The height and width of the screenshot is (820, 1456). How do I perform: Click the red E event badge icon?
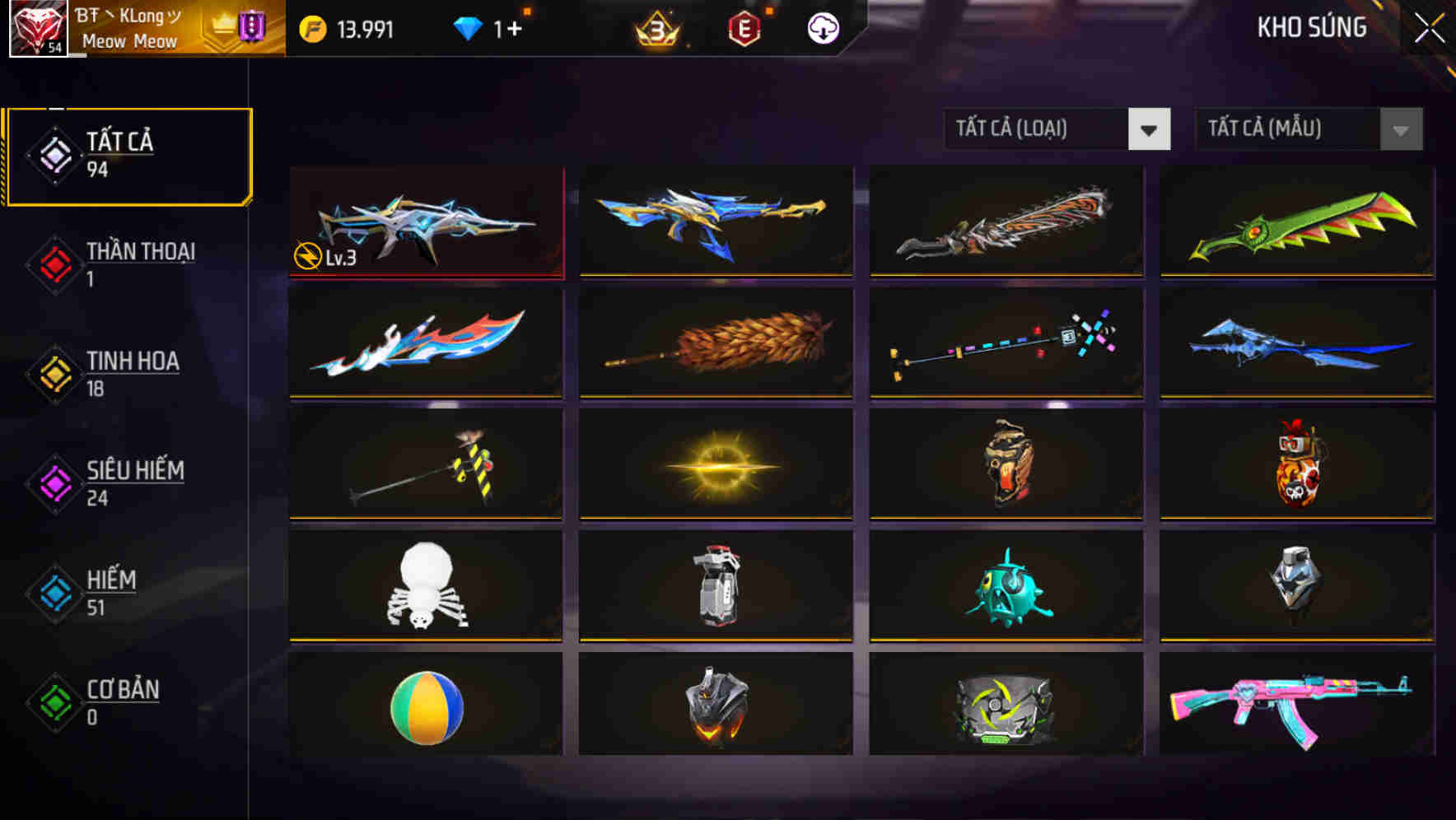[x=744, y=27]
